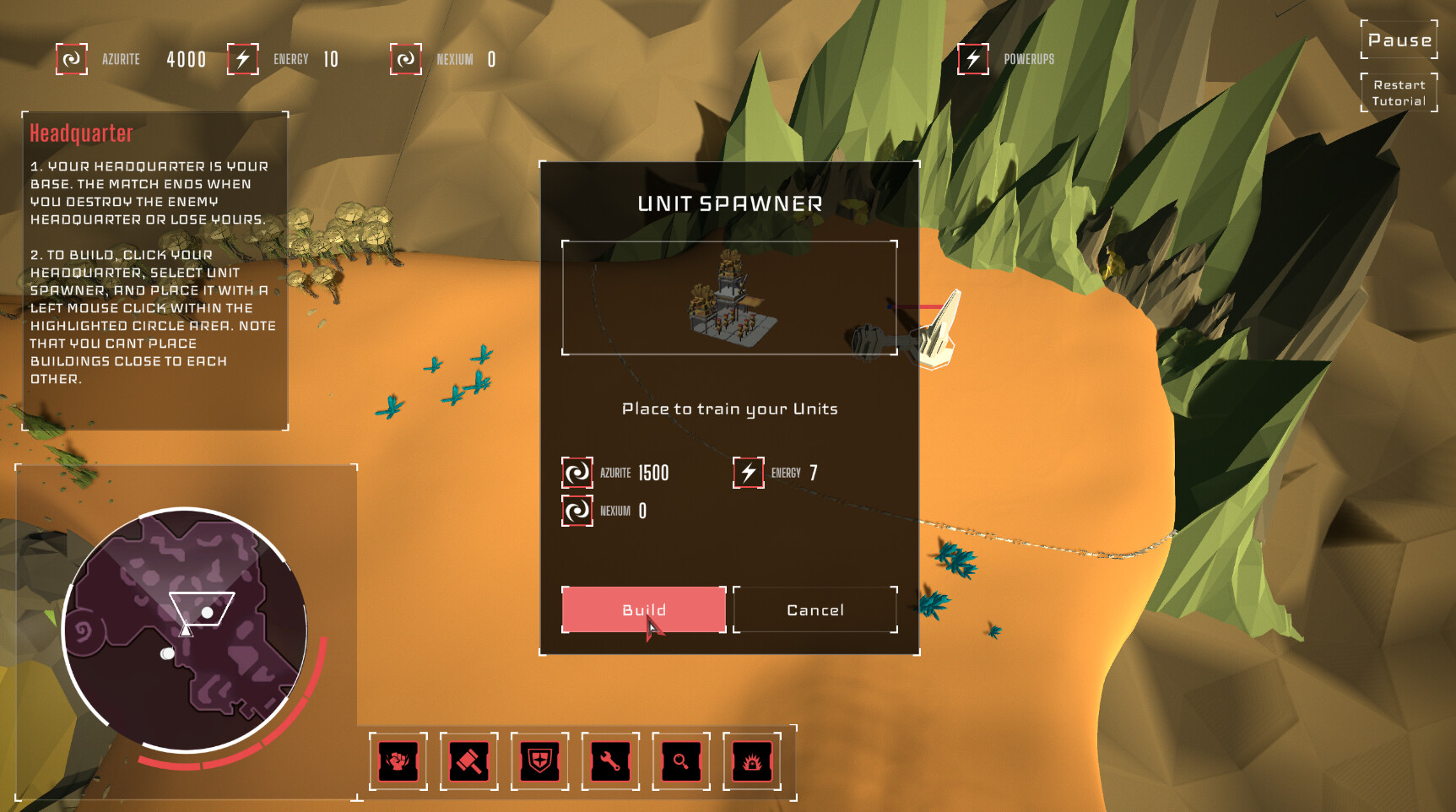
Task: Click the Nexium cost icon in the dialog
Action: [577, 511]
